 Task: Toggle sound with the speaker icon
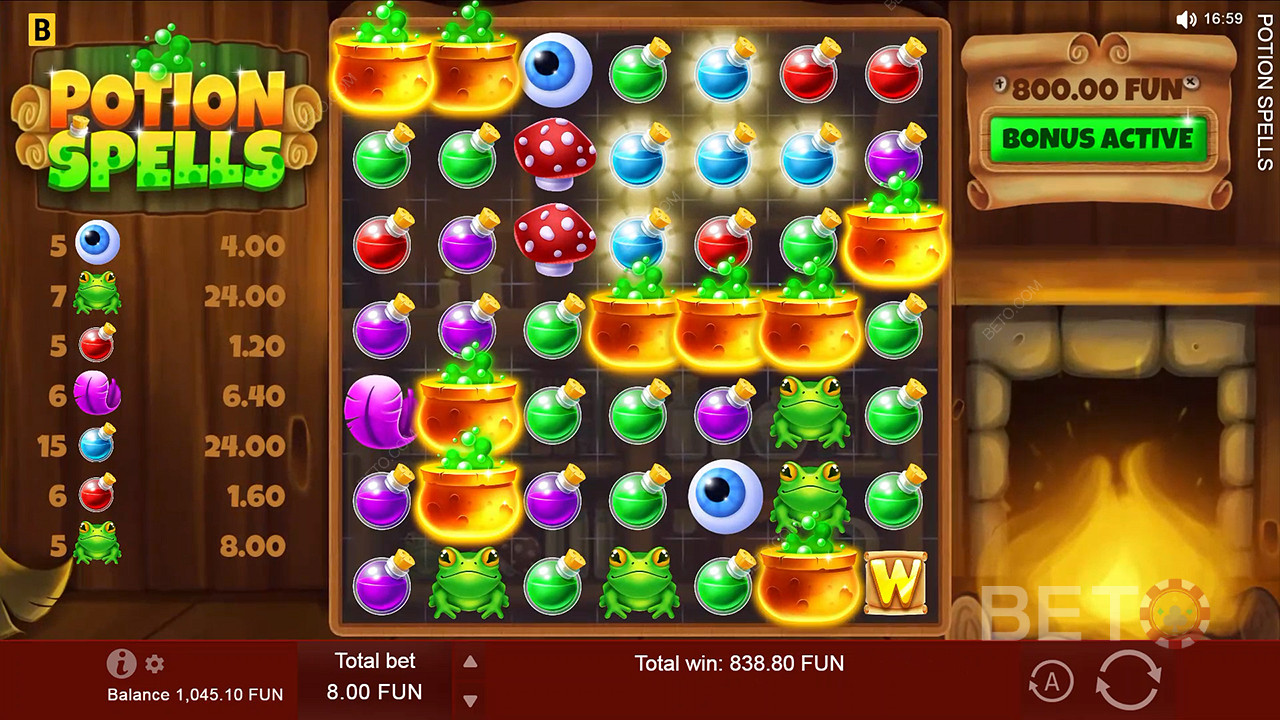[x=1186, y=19]
